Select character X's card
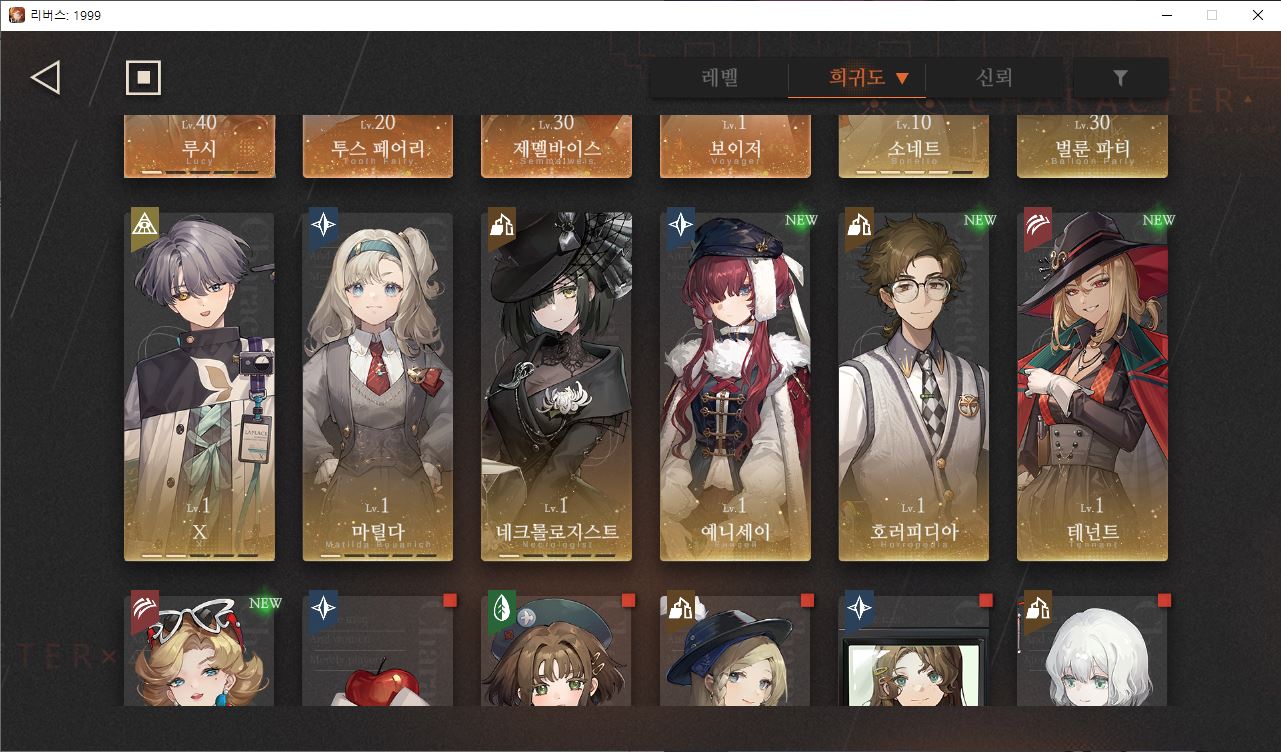 coord(199,386)
